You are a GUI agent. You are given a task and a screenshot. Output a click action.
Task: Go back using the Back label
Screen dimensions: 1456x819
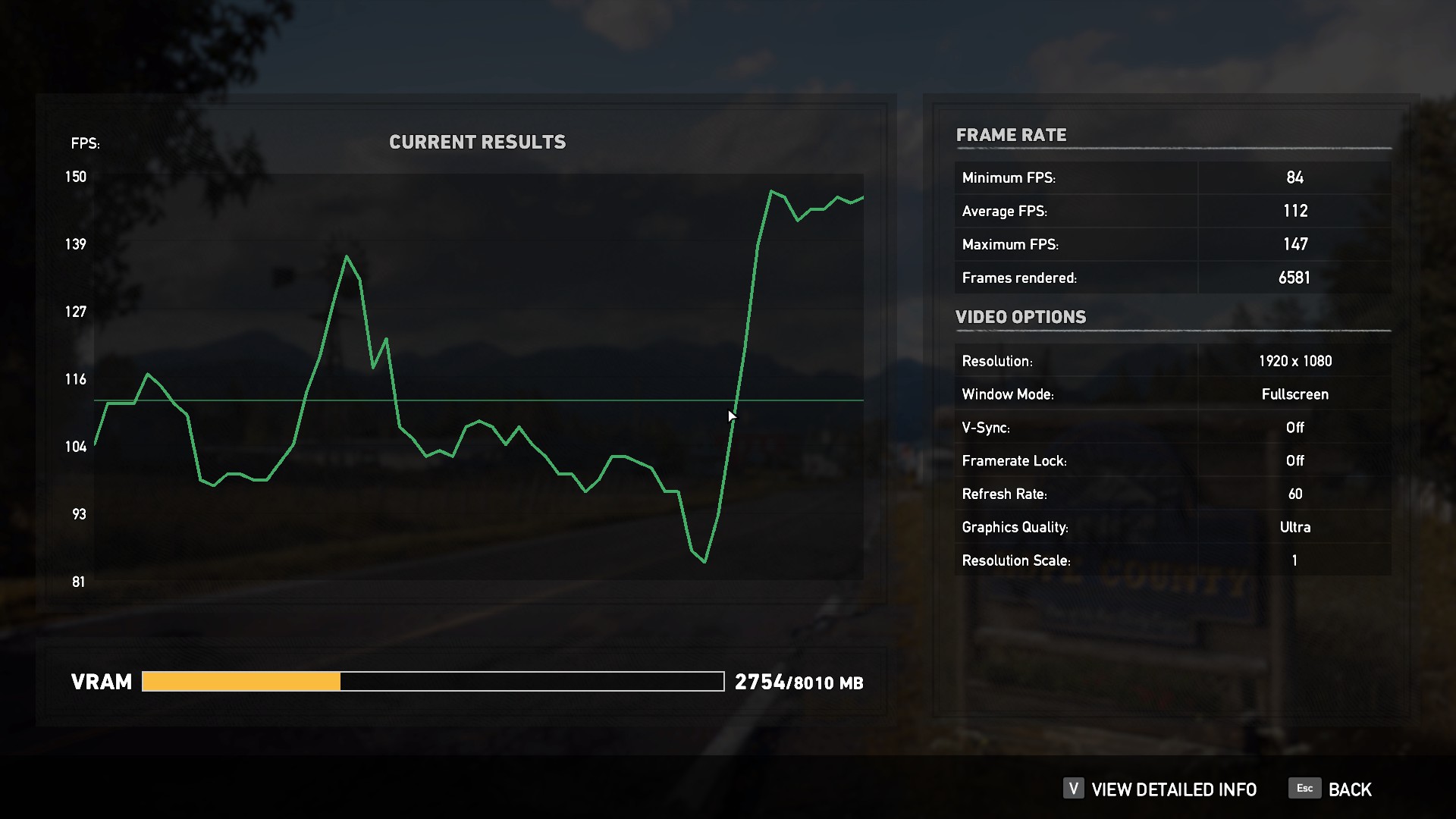pos(1349,789)
